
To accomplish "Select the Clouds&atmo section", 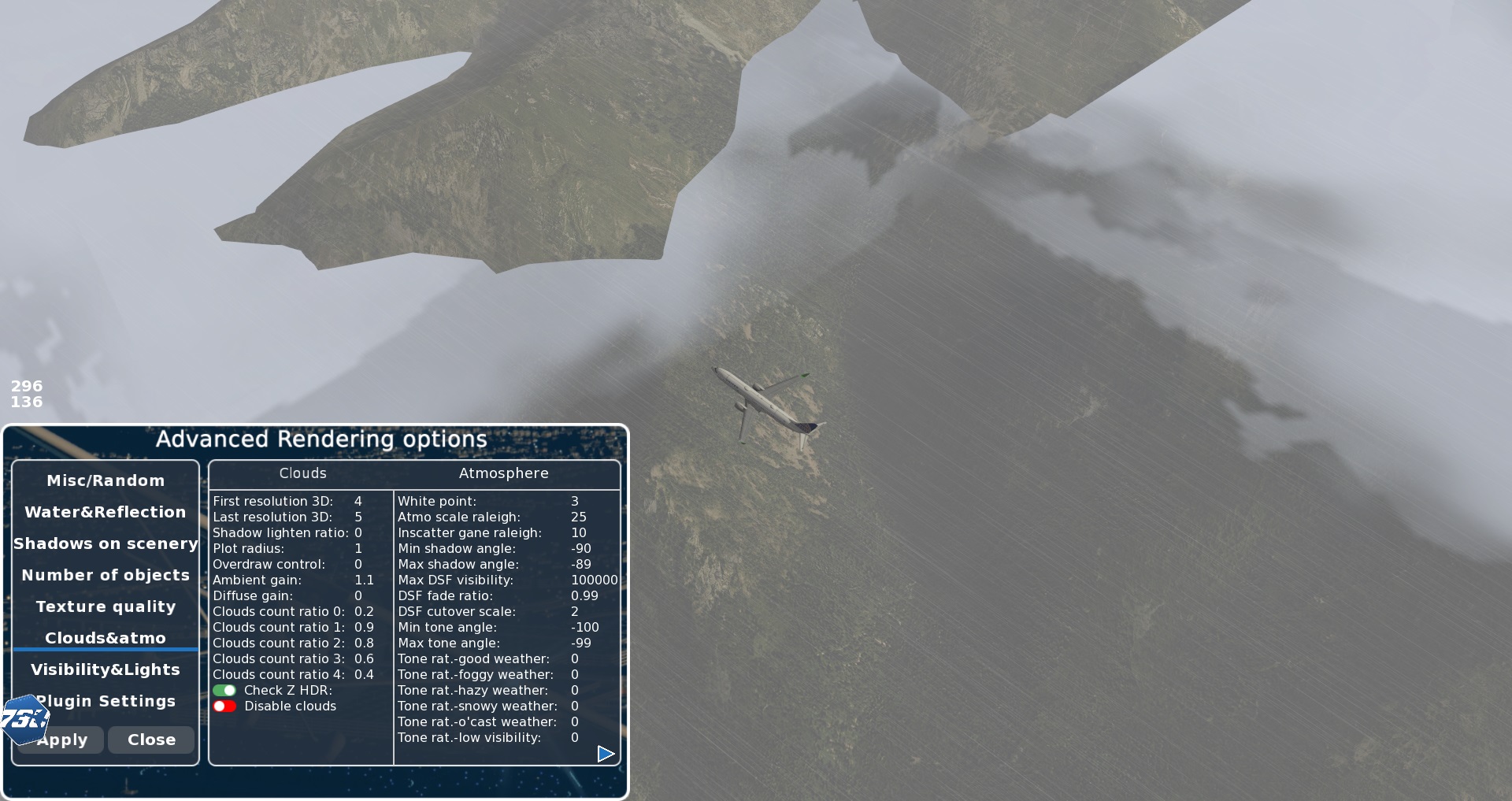I will (x=106, y=638).
